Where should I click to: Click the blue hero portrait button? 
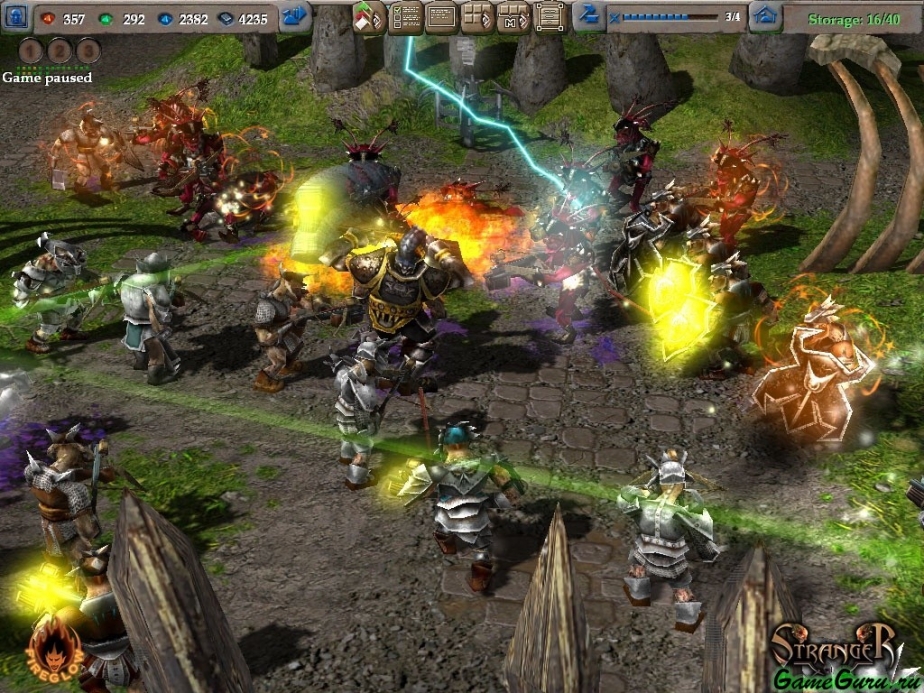pos(16,17)
